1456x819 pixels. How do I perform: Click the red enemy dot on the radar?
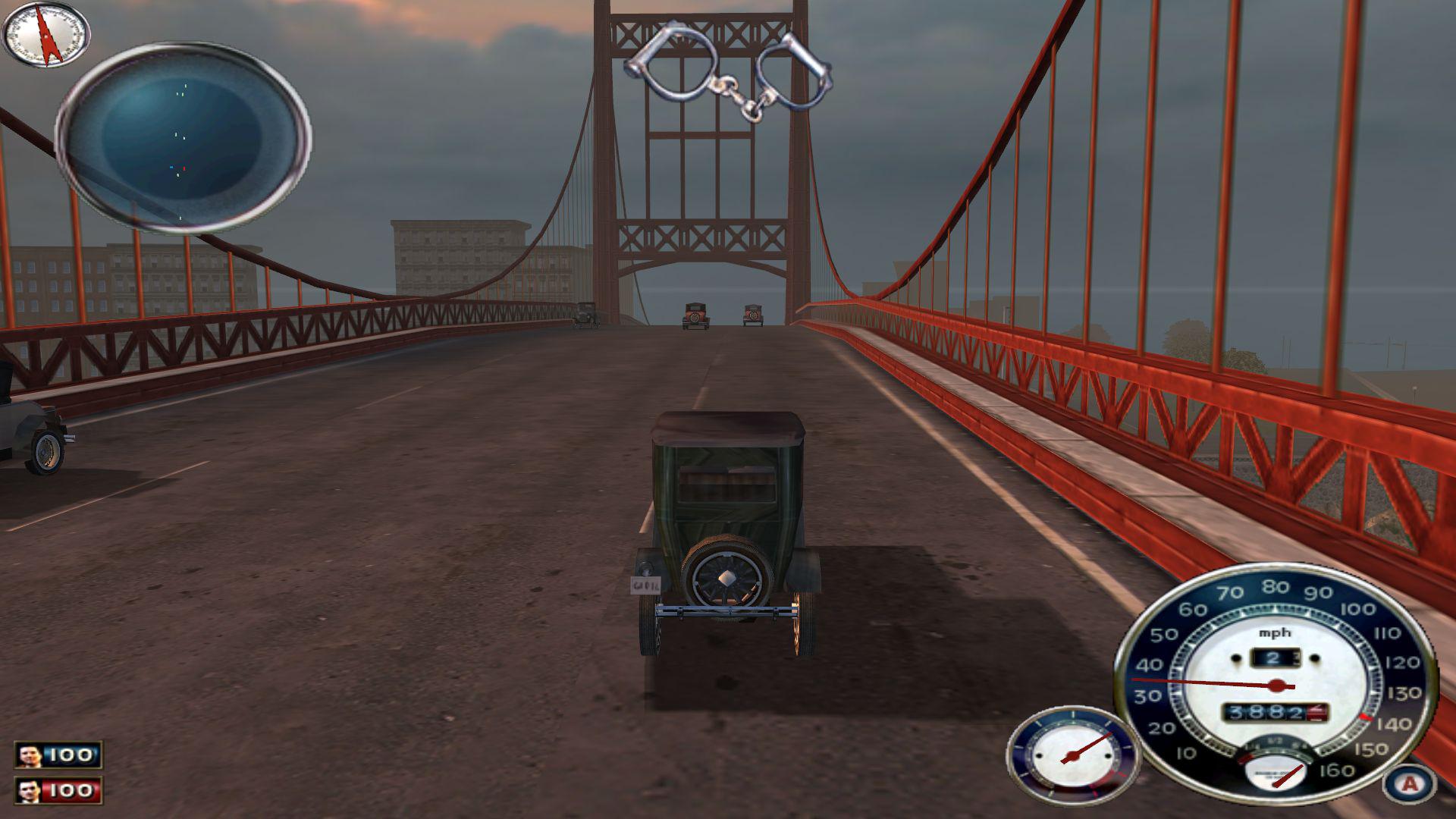(184, 168)
